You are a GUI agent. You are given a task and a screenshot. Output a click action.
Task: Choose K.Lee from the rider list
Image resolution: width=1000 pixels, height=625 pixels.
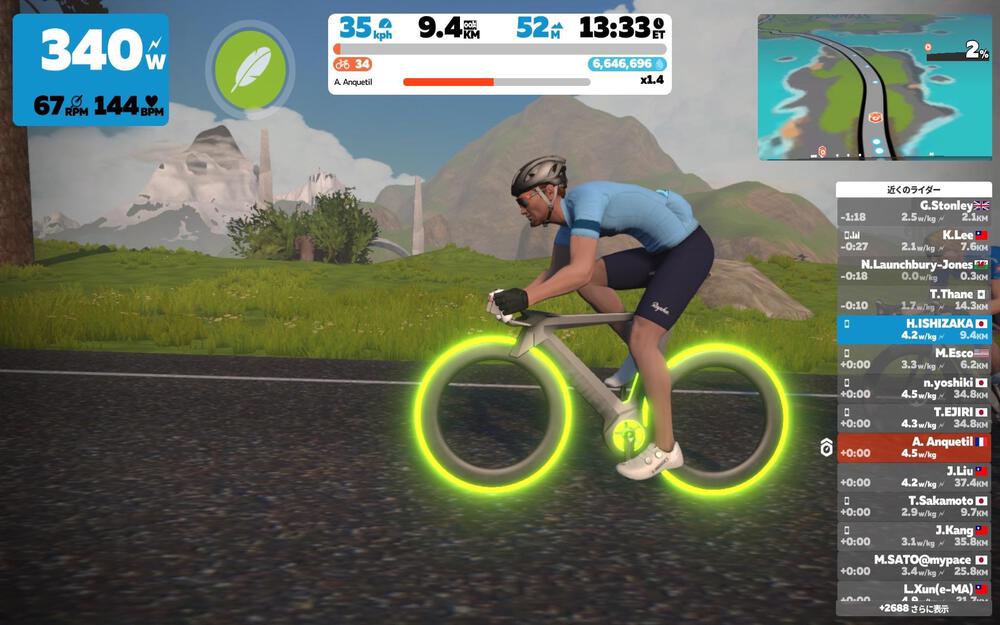point(913,241)
